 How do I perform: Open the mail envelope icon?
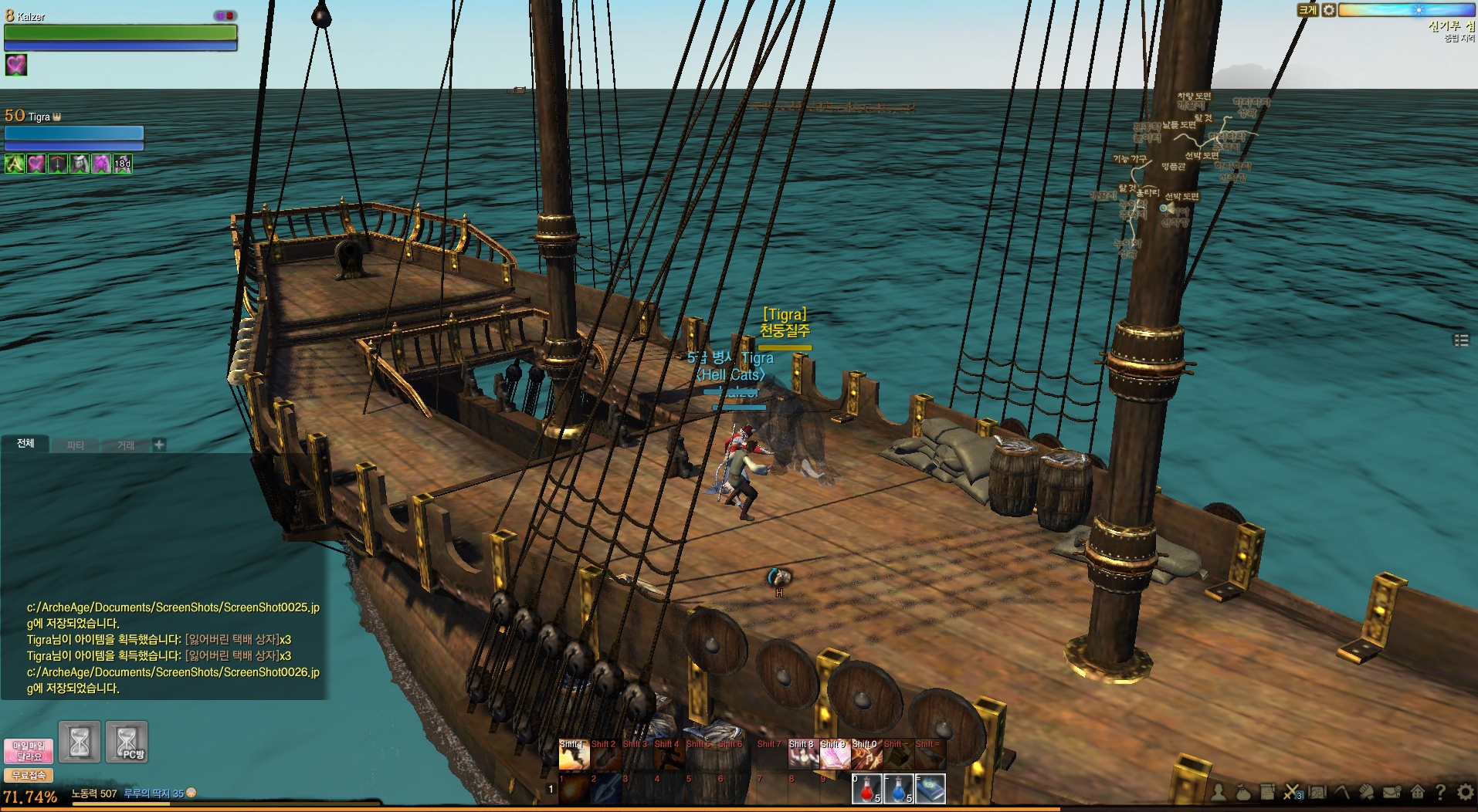tap(1392, 792)
